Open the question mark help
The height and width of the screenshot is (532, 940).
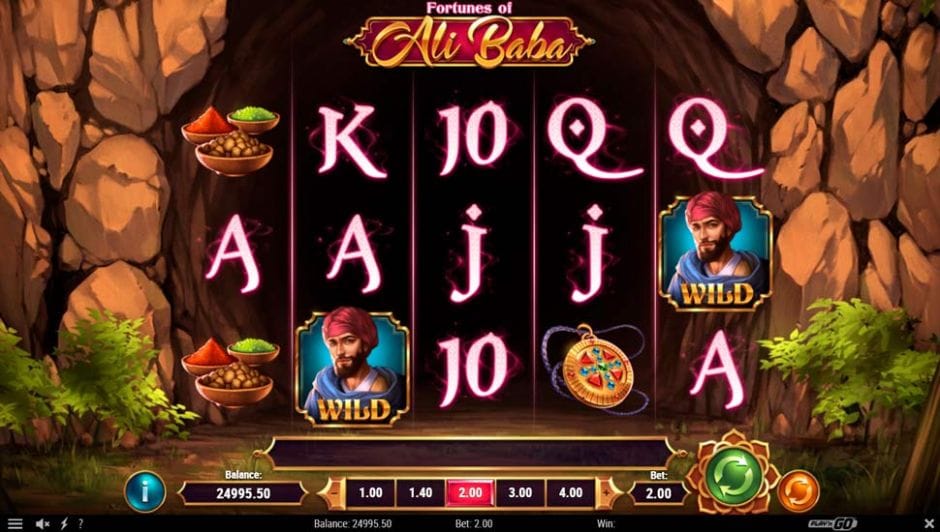click(80, 523)
